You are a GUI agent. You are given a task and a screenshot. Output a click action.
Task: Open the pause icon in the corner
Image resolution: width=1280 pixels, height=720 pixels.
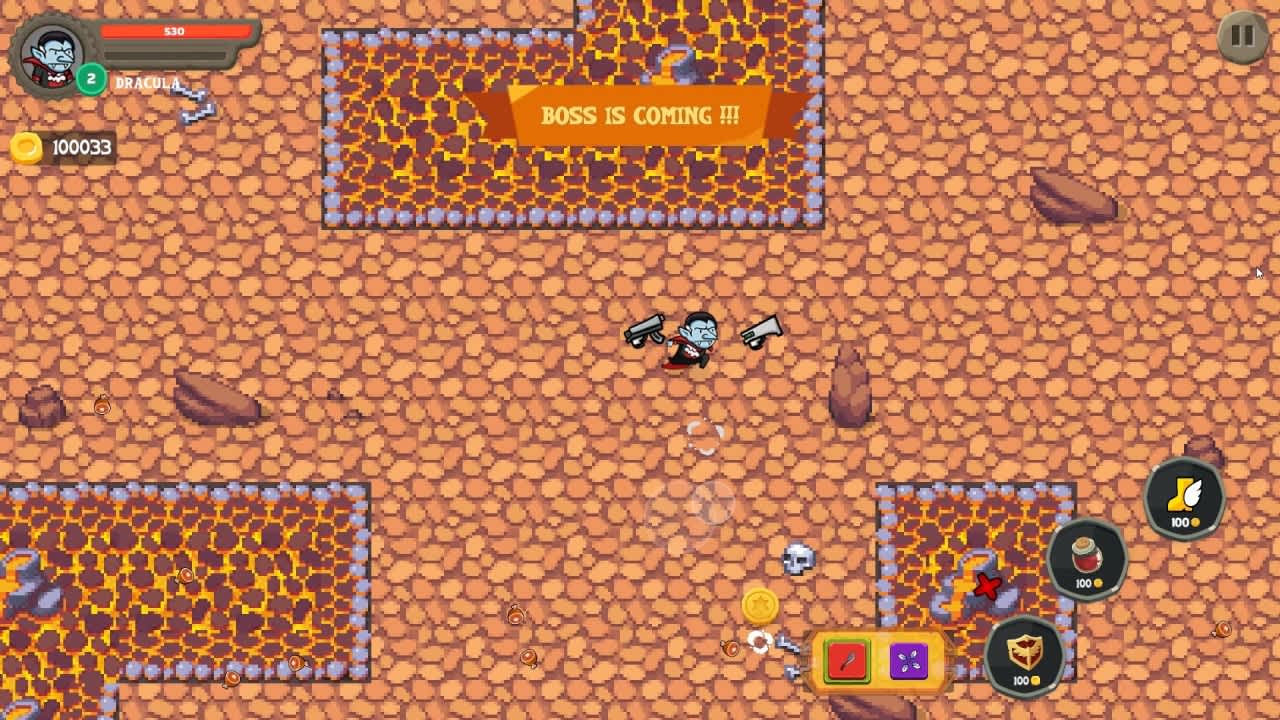tap(1241, 36)
